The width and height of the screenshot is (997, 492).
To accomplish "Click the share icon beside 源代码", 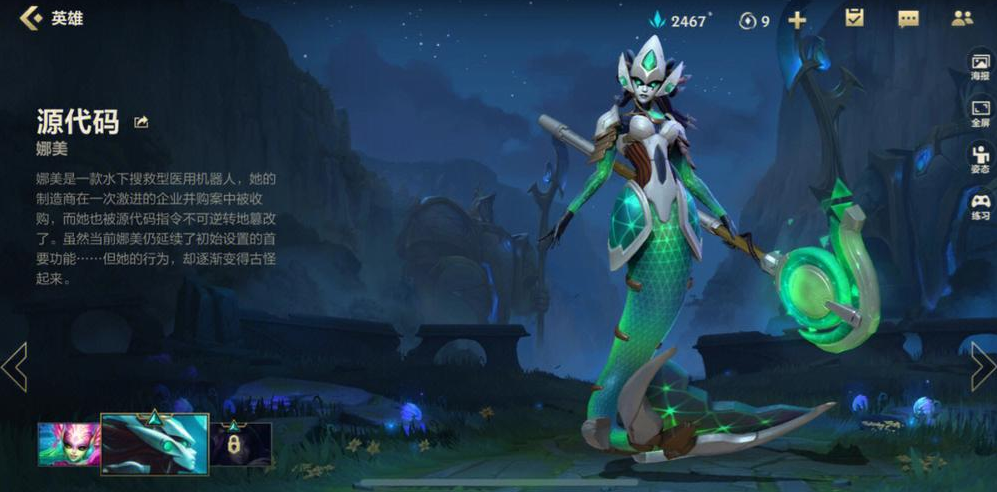I will [141, 122].
